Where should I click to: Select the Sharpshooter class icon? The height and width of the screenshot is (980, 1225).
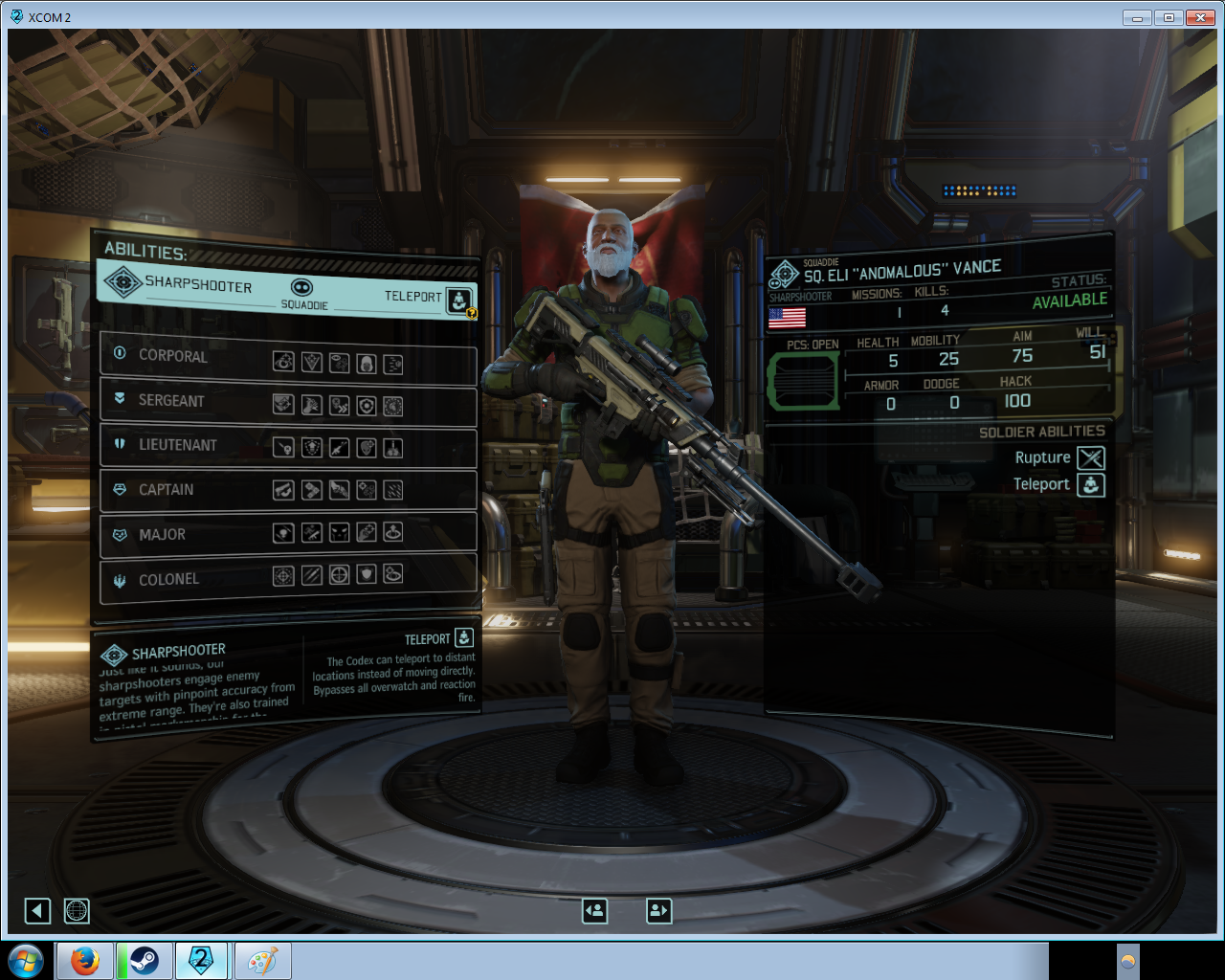coord(122,284)
